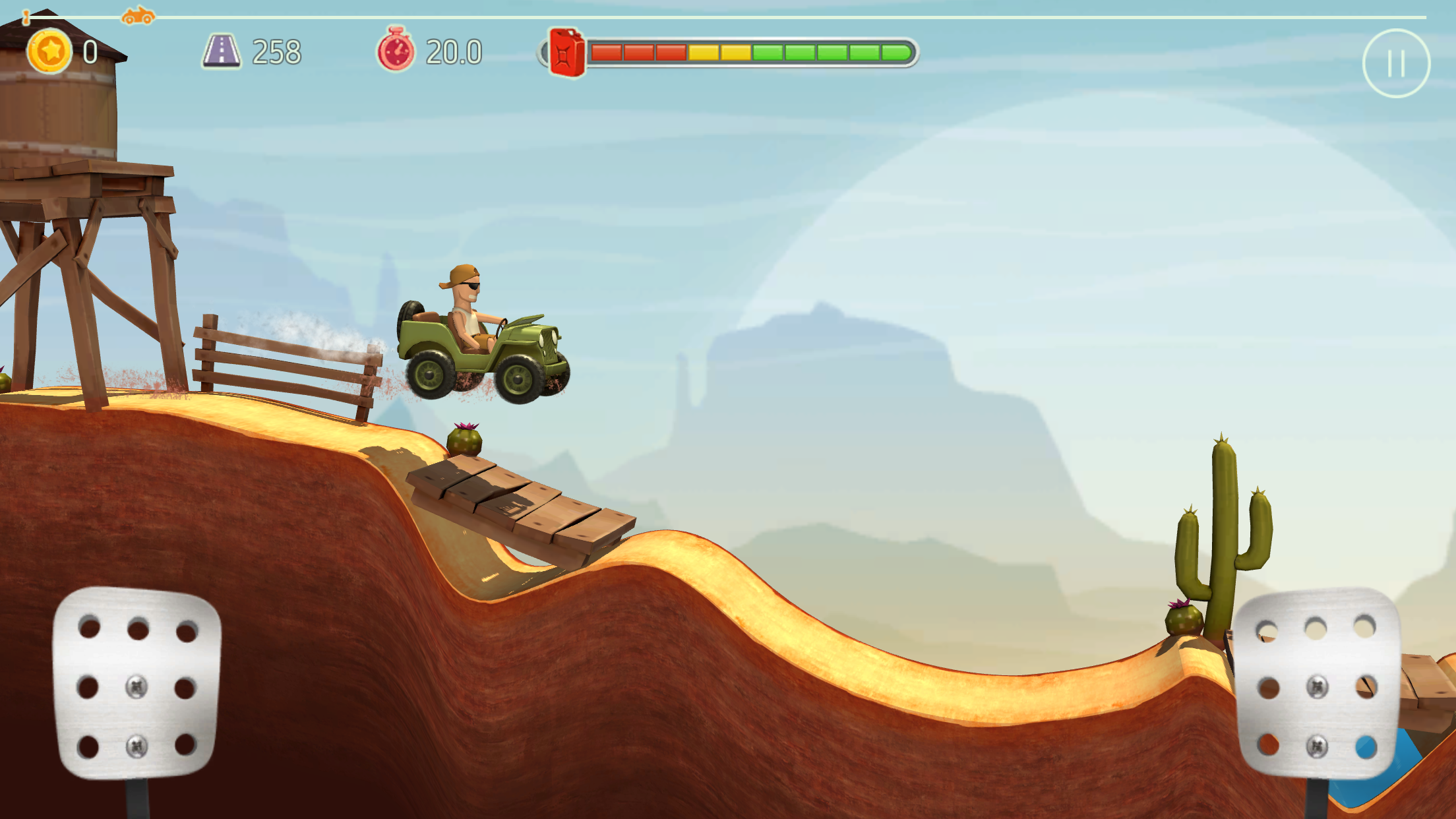The height and width of the screenshot is (819, 1456).
Task: Pause the game with the circular button
Action: (1395, 63)
